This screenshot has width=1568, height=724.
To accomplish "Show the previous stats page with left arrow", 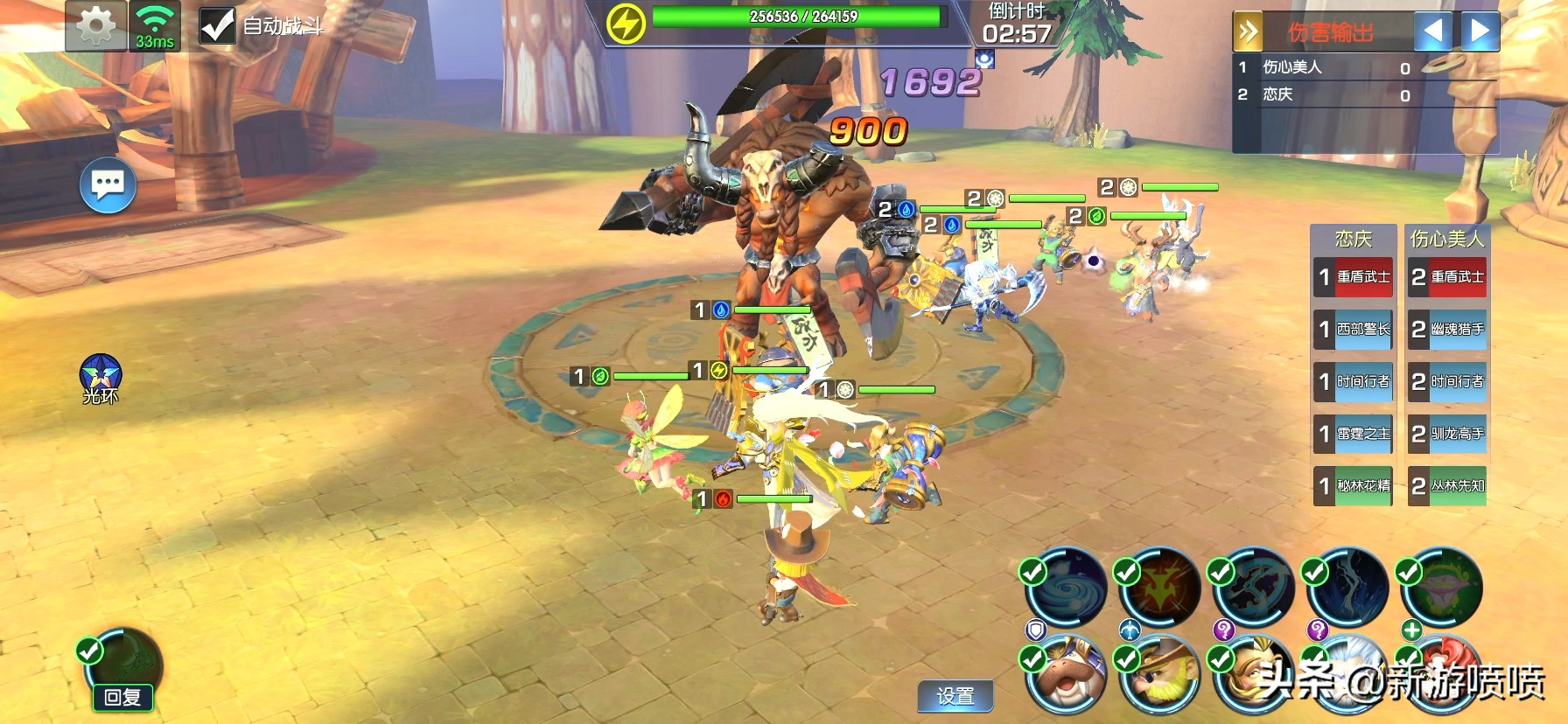I will 1433,32.
